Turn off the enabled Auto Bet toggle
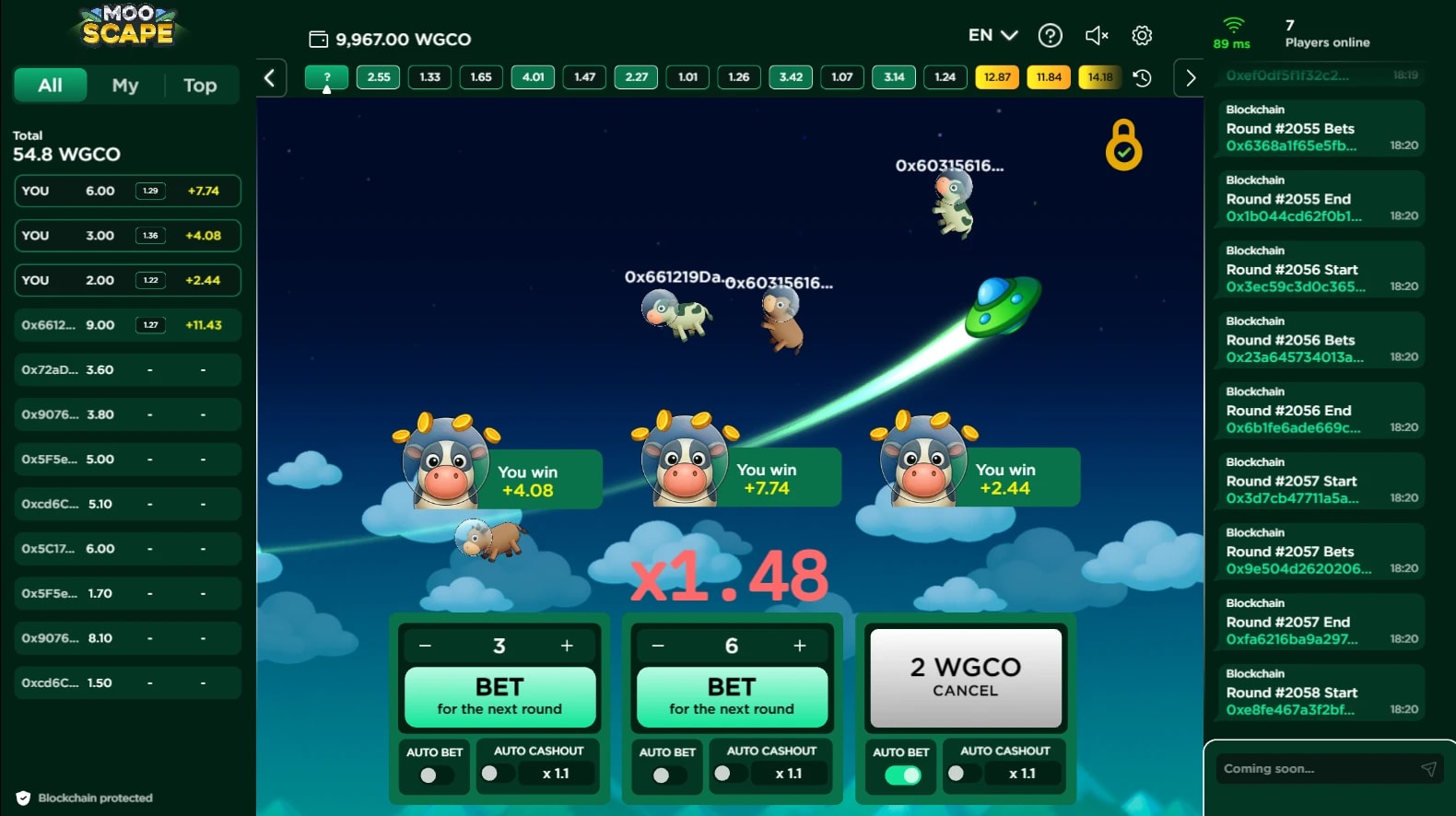Image resolution: width=1456 pixels, height=816 pixels. point(902,775)
